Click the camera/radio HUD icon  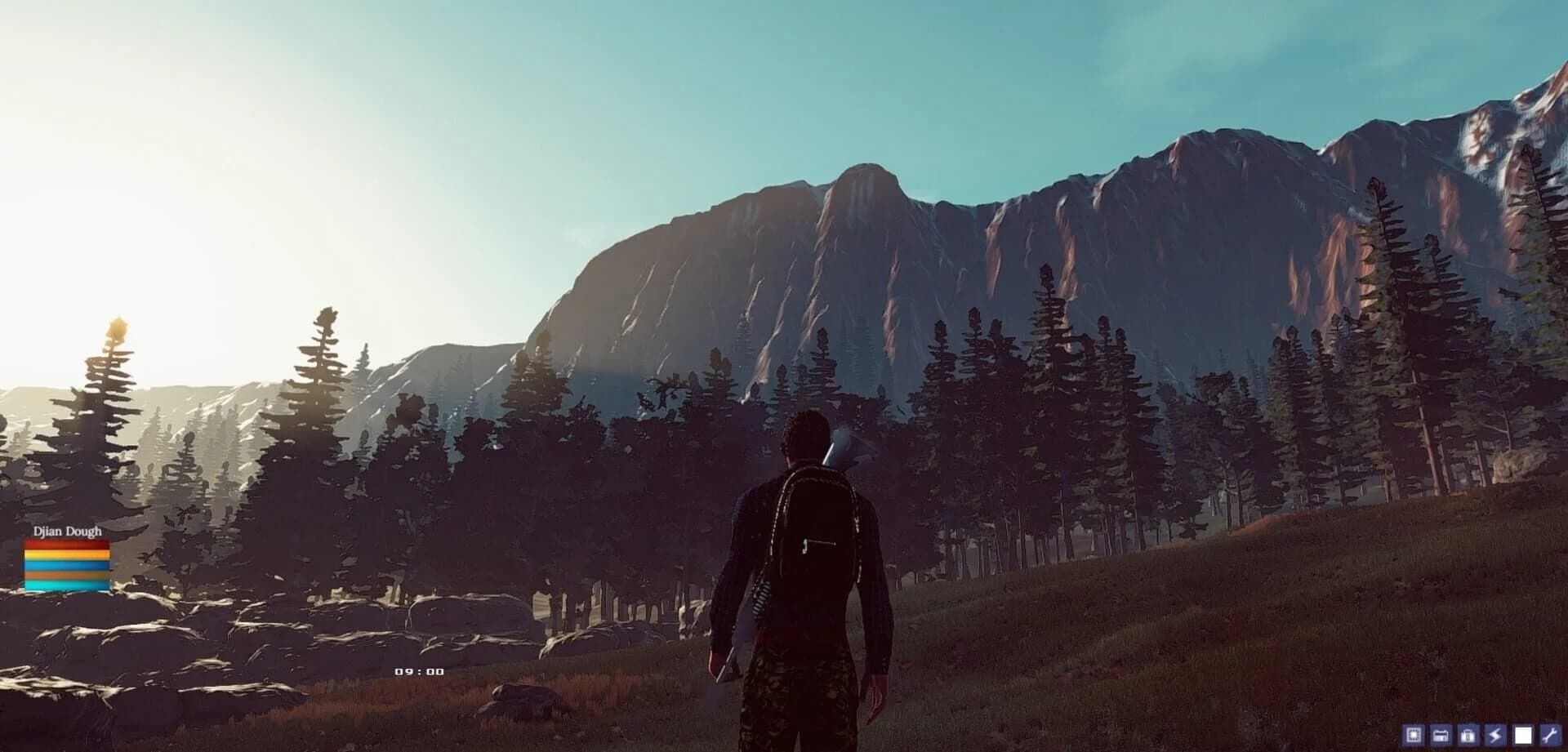coord(1439,735)
